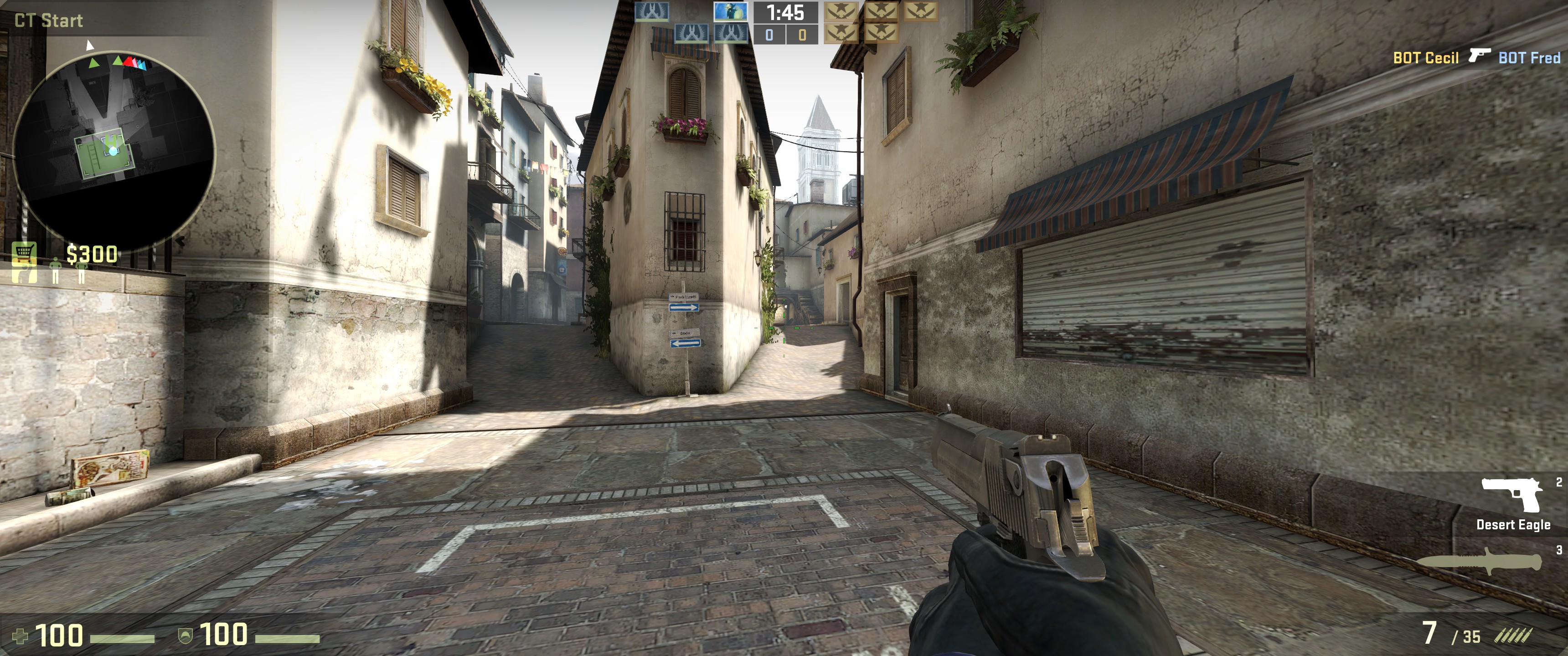The height and width of the screenshot is (656, 1568).
Task: Click the BOT Cecil kill feed entry
Action: 1426,58
